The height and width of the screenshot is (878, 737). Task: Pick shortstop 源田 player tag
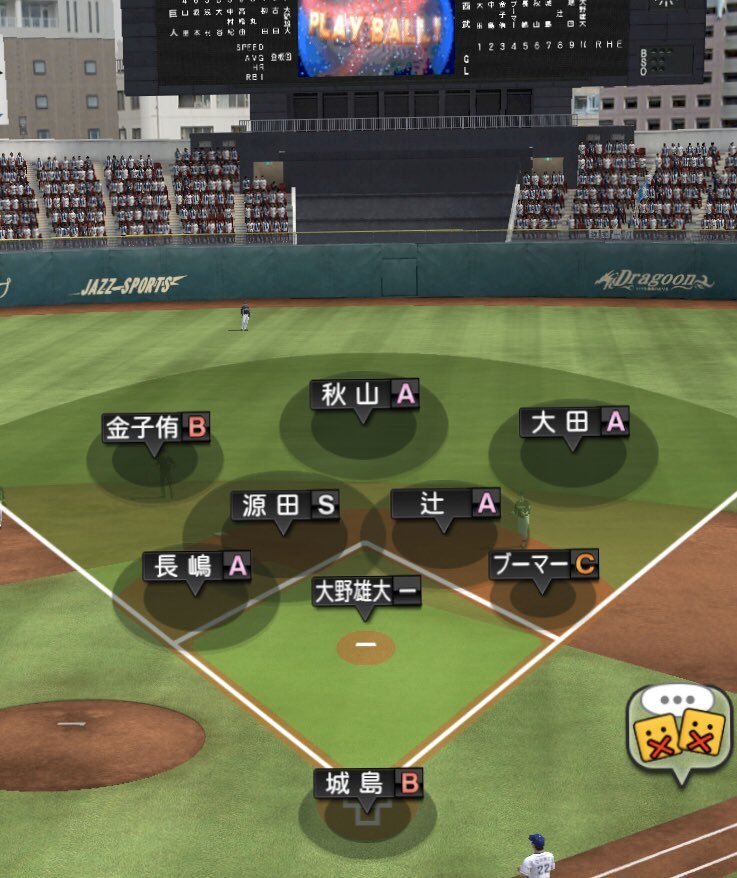[x=285, y=505]
